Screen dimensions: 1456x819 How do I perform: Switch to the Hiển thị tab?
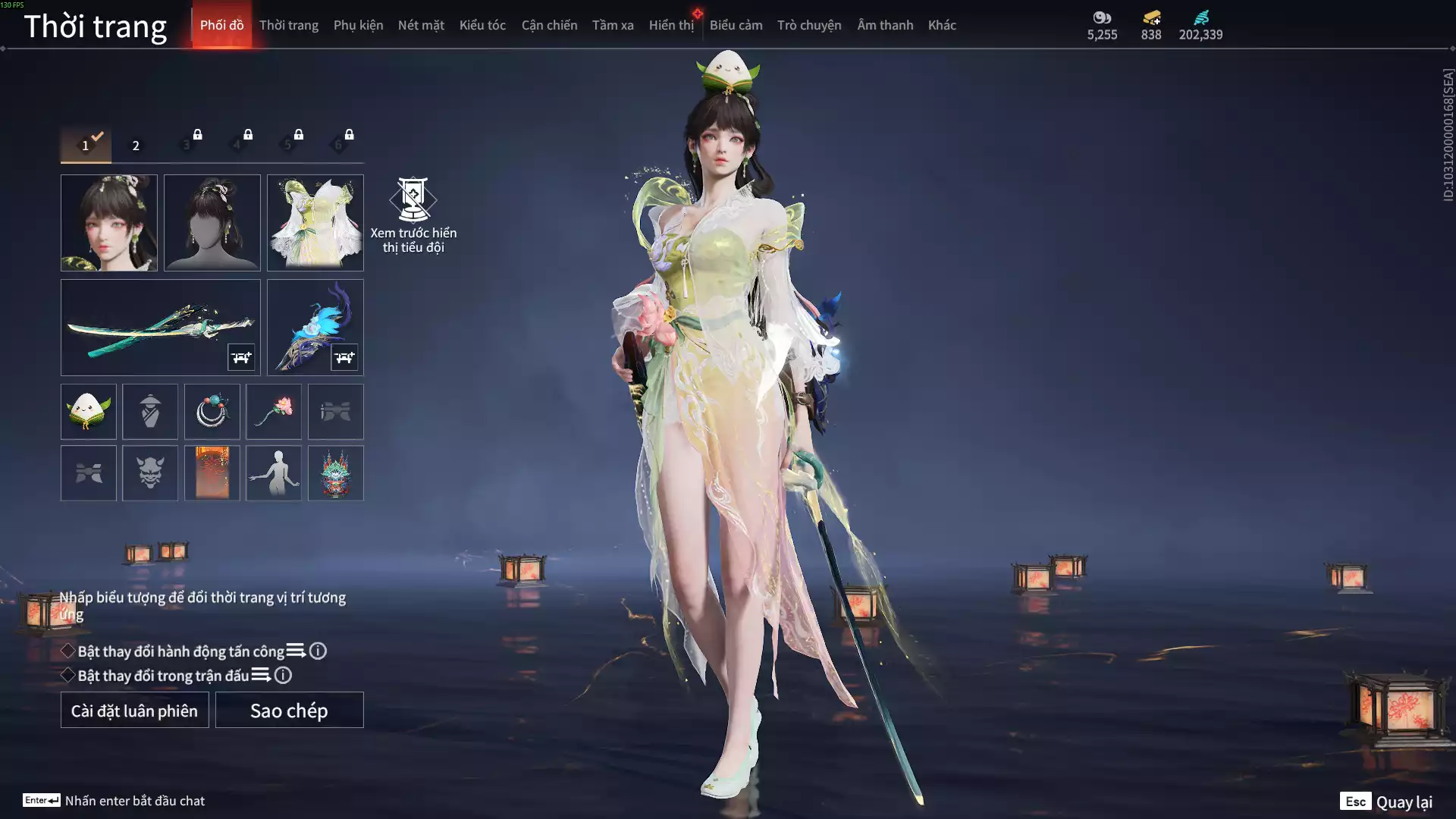tap(671, 25)
